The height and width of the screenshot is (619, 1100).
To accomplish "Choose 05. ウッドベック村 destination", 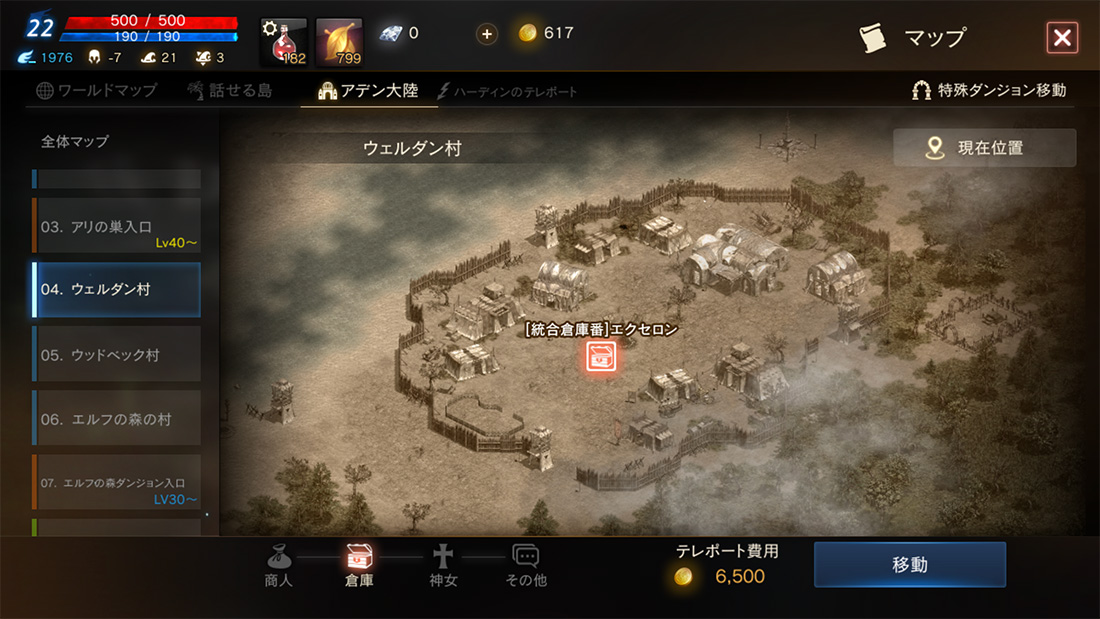I will point(116,355).
